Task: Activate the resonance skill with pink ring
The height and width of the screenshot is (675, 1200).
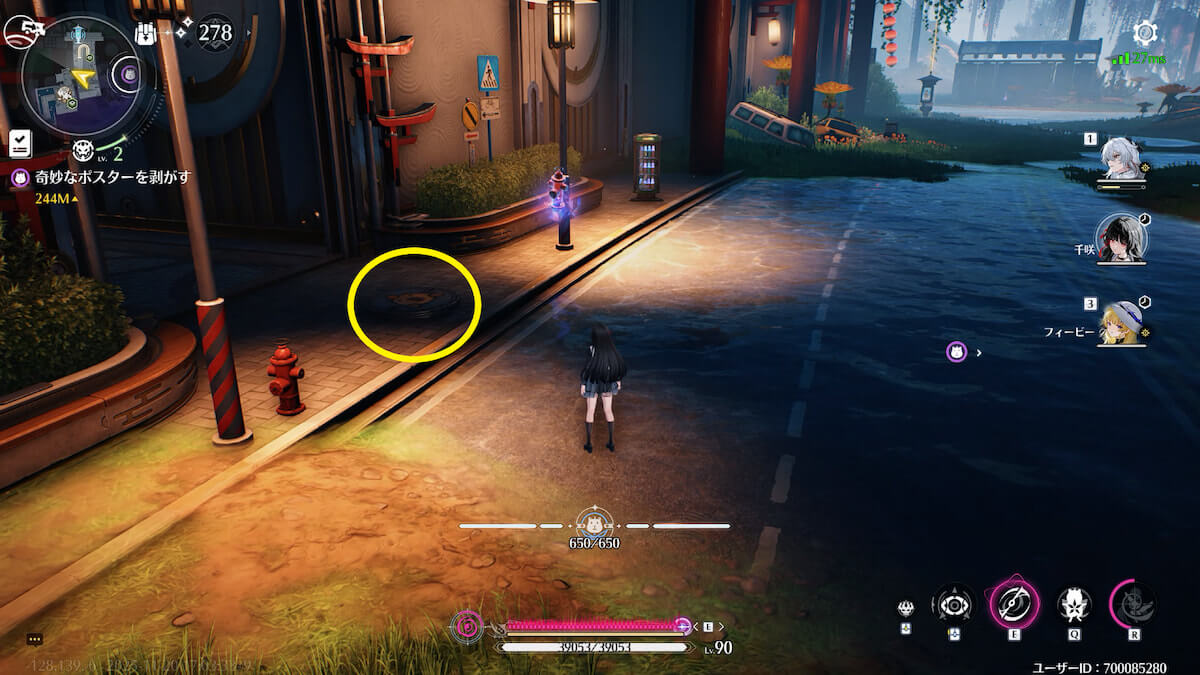Action: pos(1014,605)
